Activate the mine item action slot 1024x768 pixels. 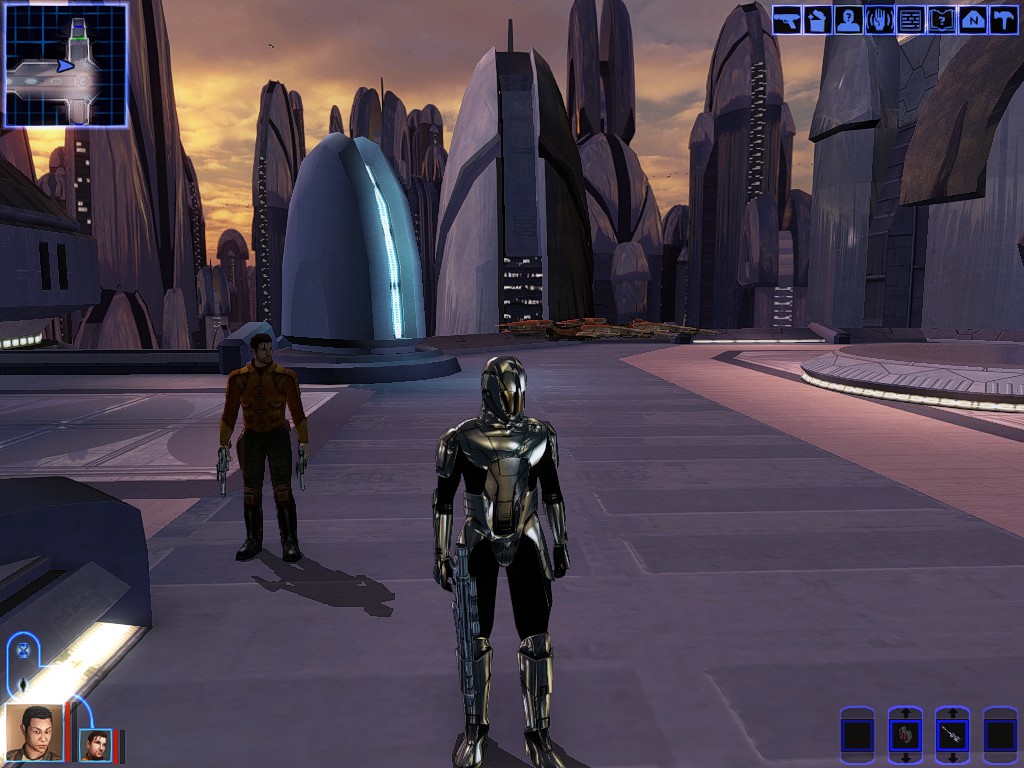pyautogui.click(x=952, y=736)
